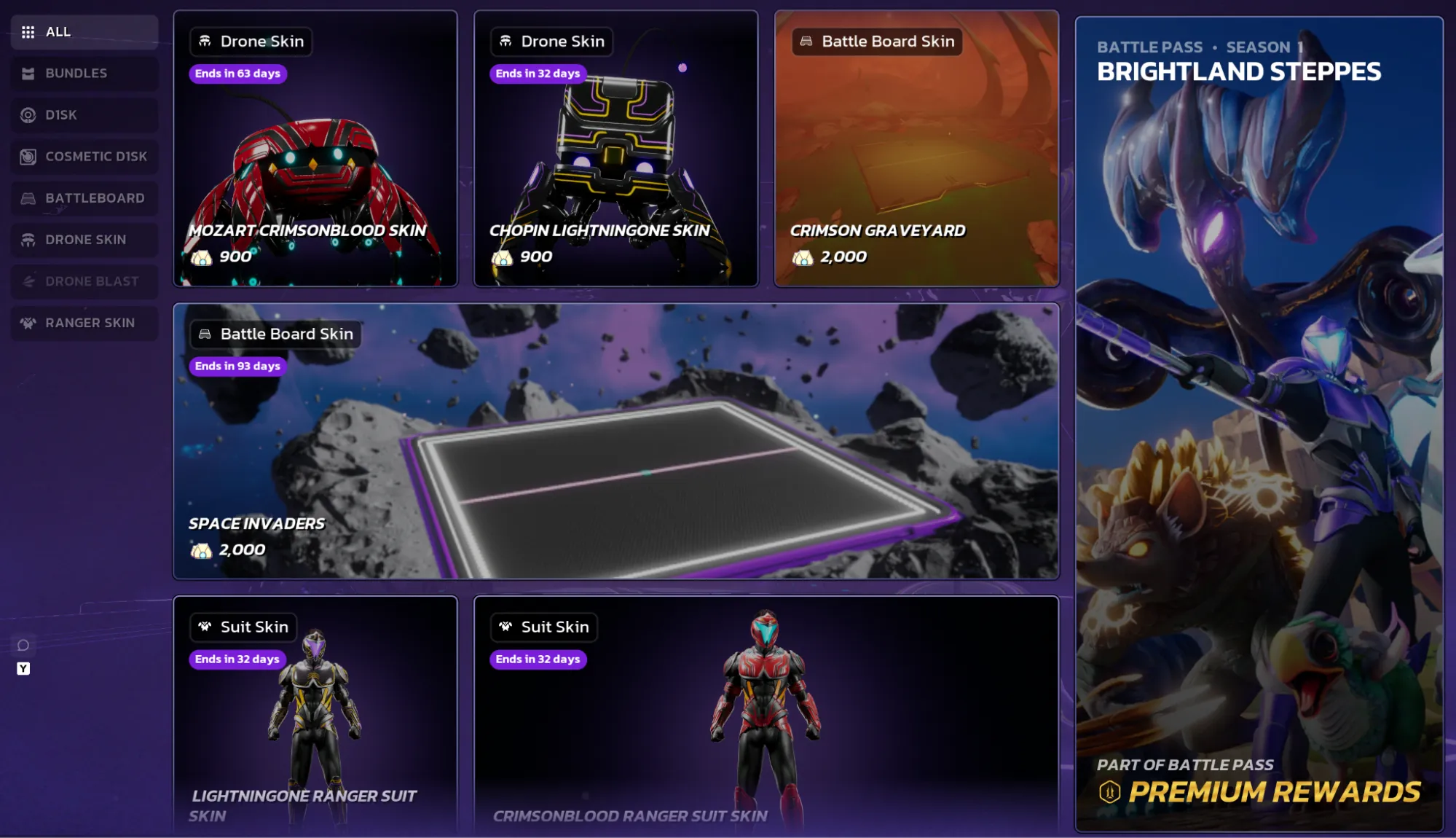Show the Cosmetic Disk category
Screen dimensions: 1456x838
click(84, 157)
